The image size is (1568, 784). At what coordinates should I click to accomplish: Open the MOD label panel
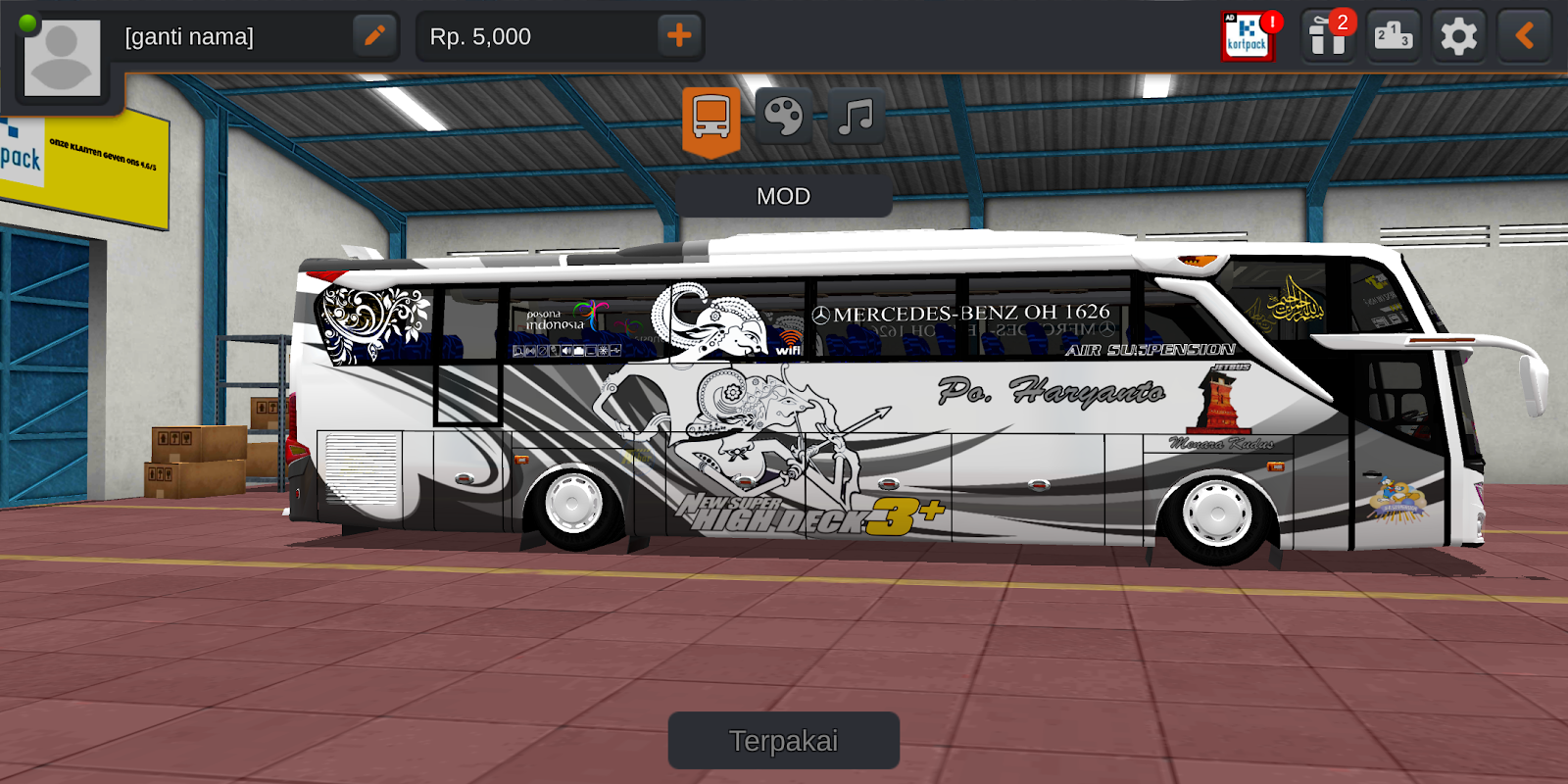click(783, 196)
